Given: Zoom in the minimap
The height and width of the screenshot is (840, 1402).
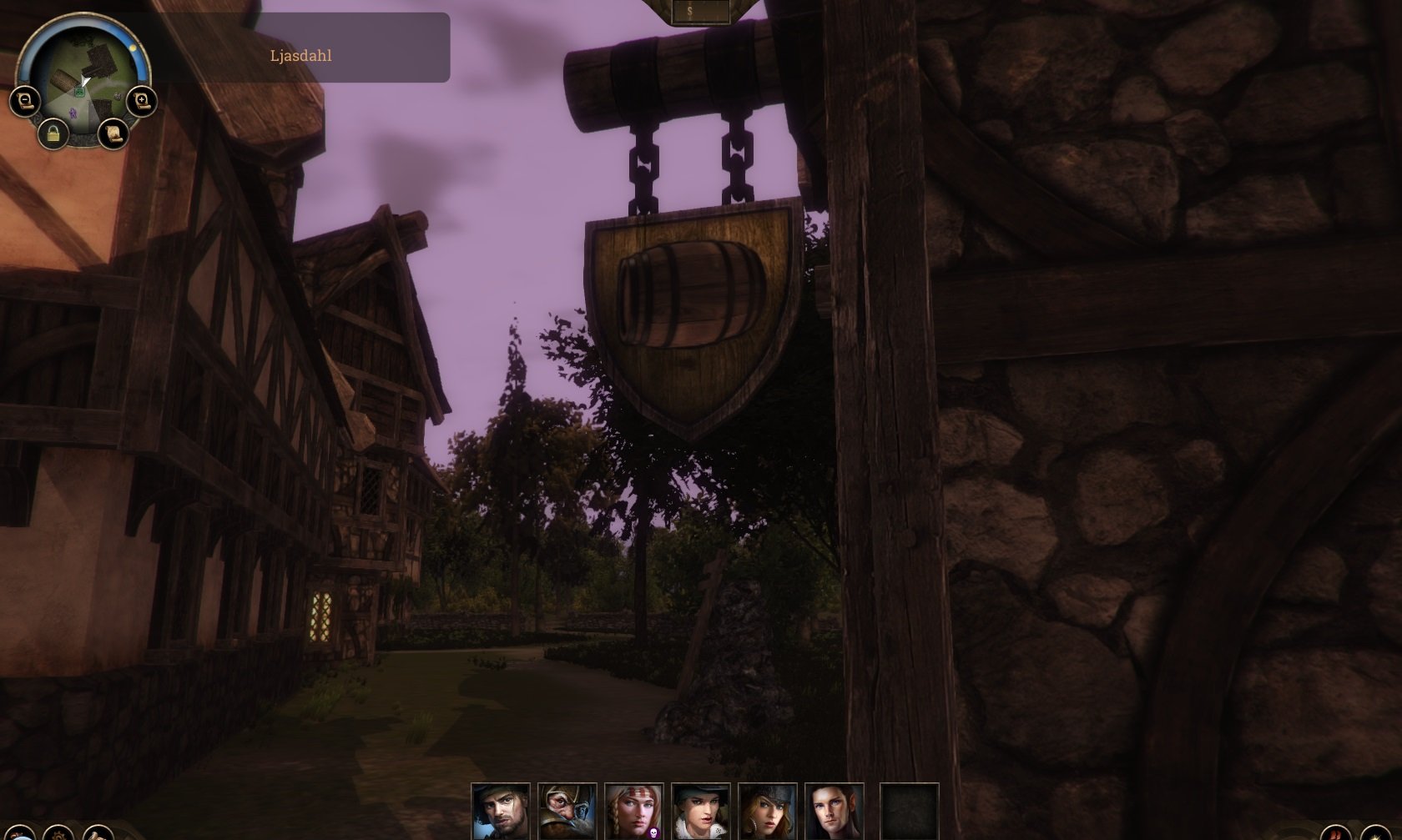Looking at the screenshot, I should [x=142, y=102].
